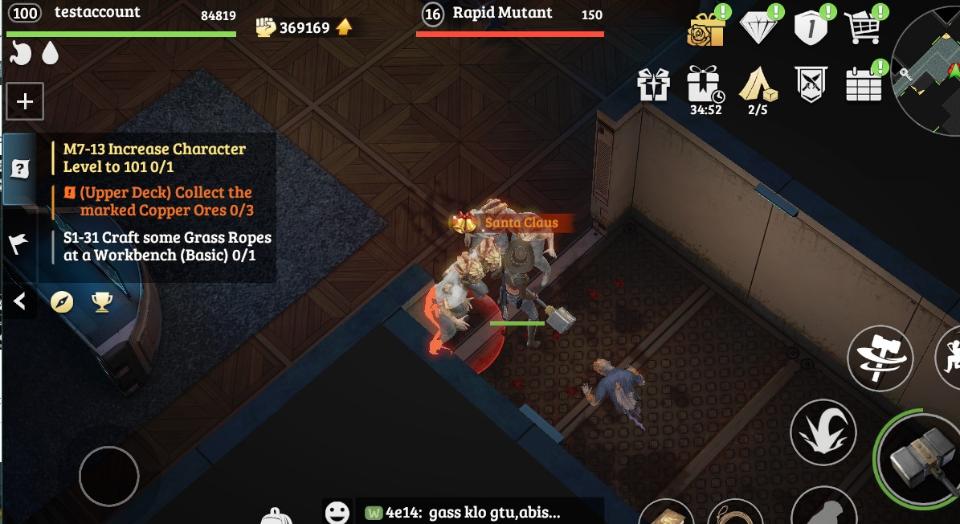Click the plus button under the player name

[25, 101]
